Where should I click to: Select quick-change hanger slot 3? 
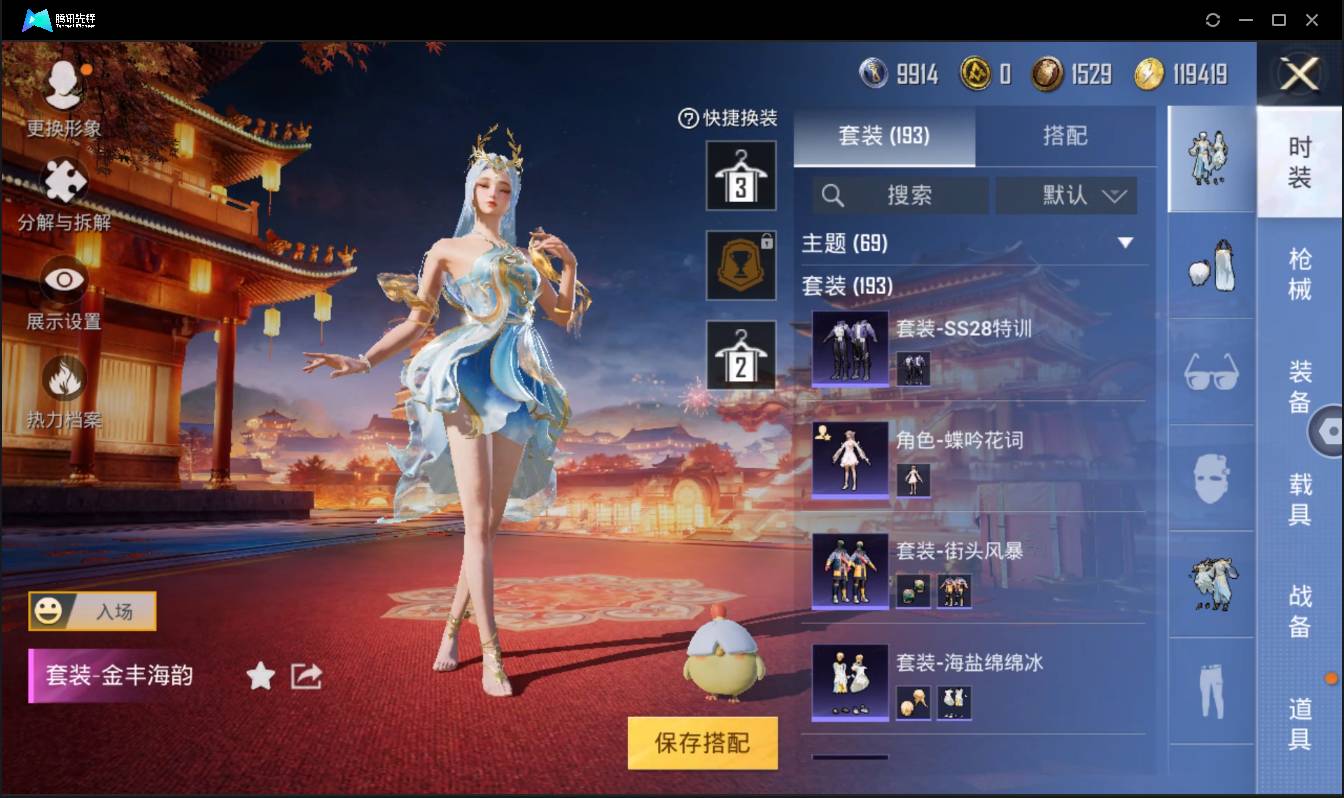click(741, 176)
